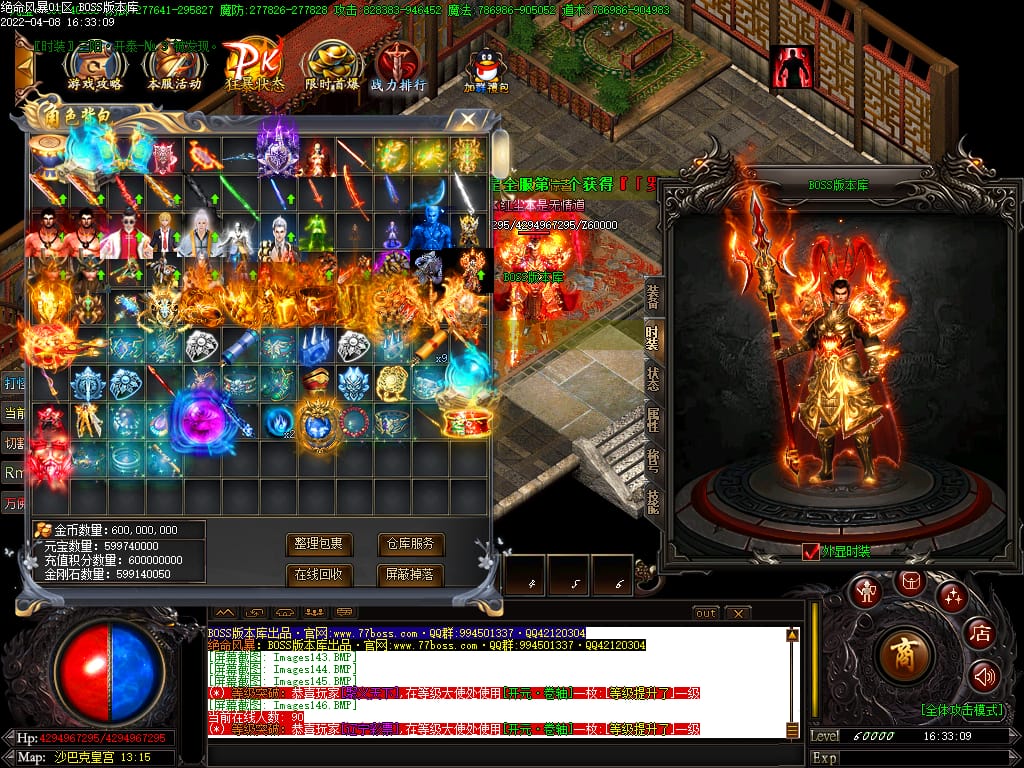Image resolution: width=1024 pixels, height=768 pixels.
Task: Uncheck the 外显时装 show costume checkbox
Action: click(811, 551)
